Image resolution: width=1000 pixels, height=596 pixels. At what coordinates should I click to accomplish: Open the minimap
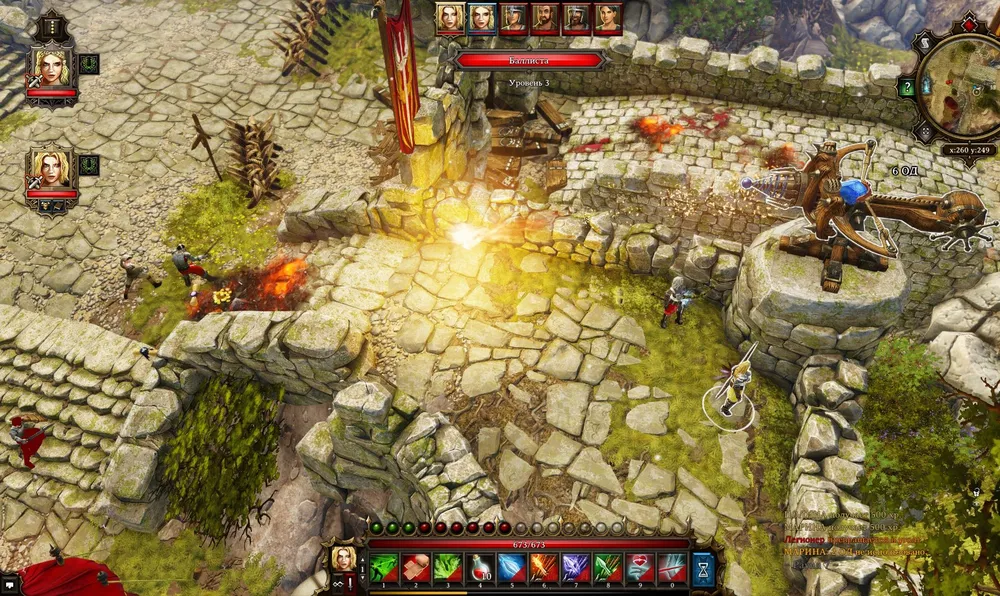pos(962,87)
